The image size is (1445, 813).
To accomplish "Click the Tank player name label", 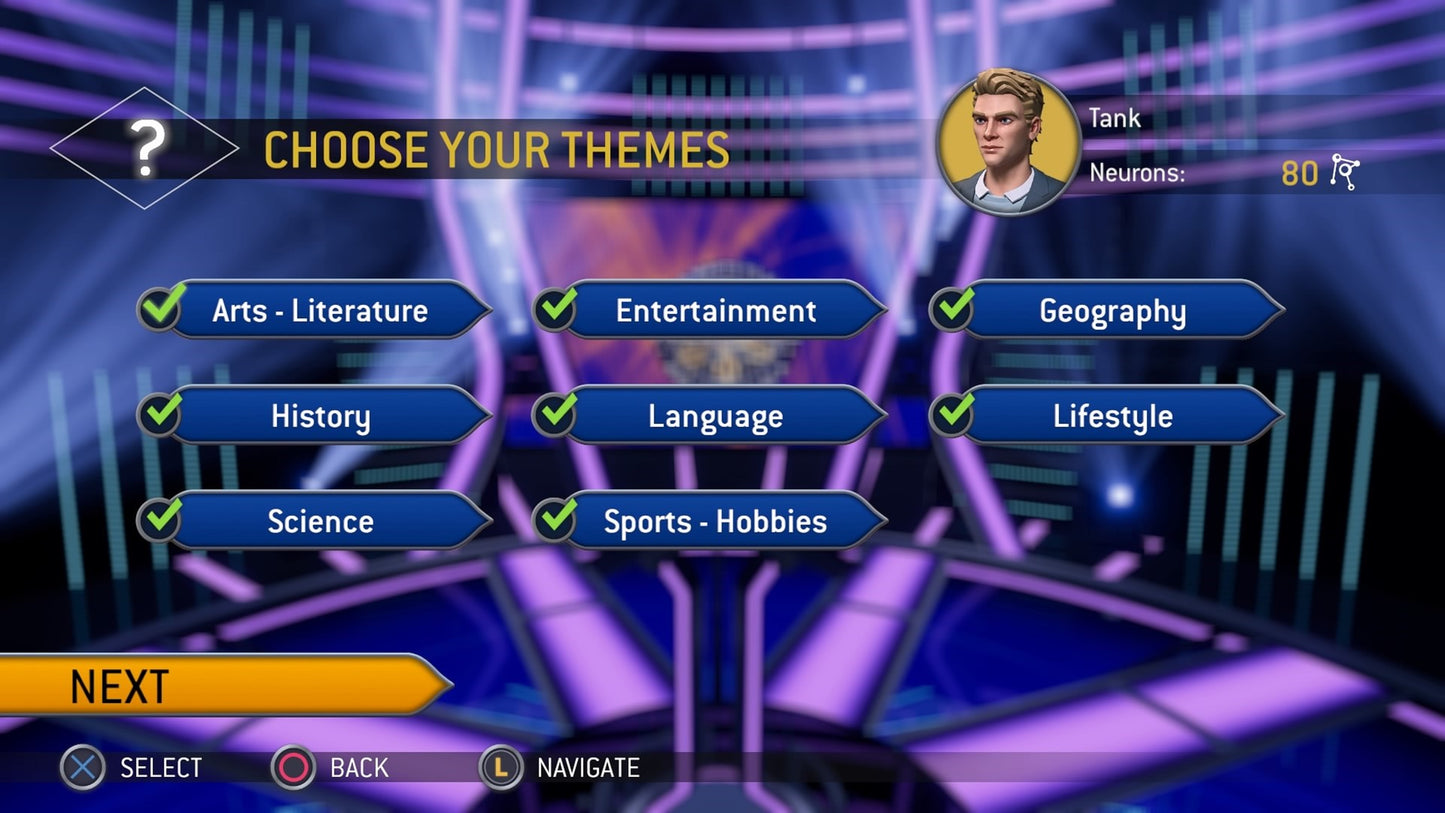I will pyautogui.click(x=1114, y=117).
